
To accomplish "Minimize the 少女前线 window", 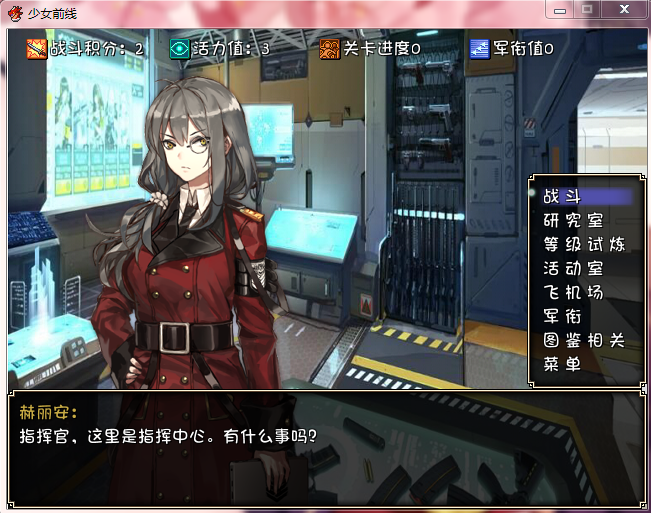I will [x=561, y=9].
